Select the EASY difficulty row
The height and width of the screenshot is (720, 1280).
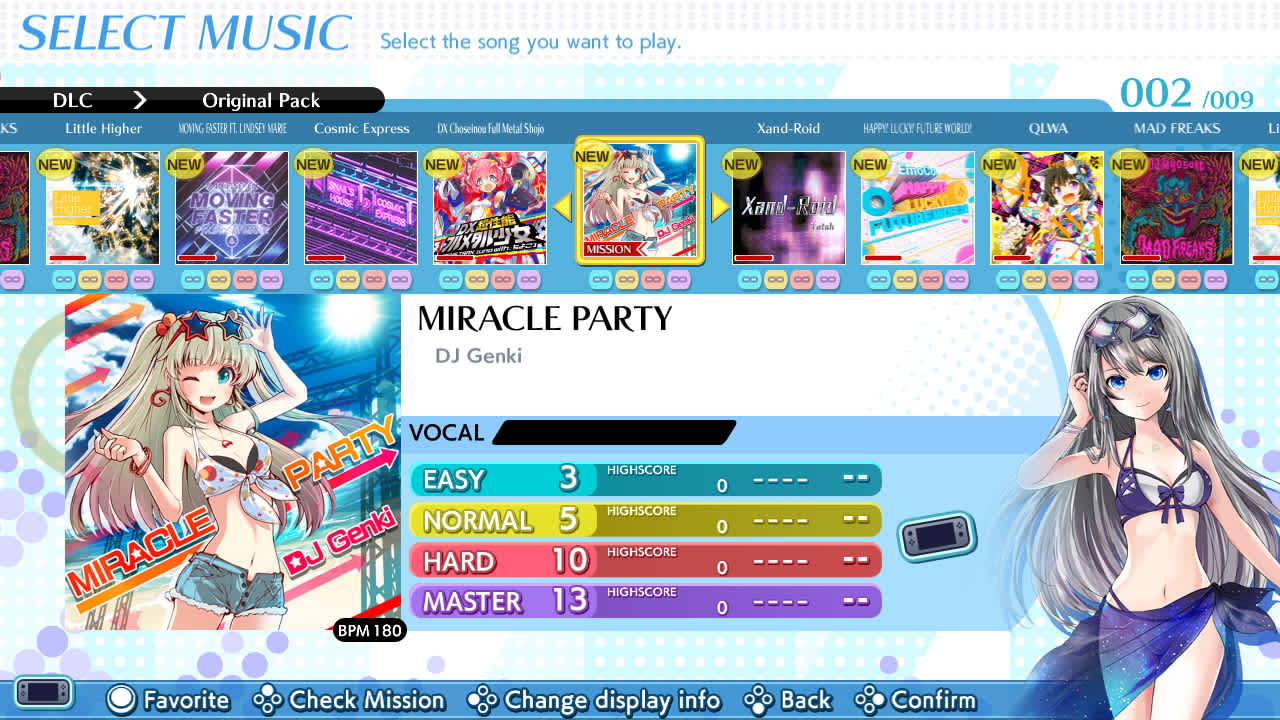(645, 480)
